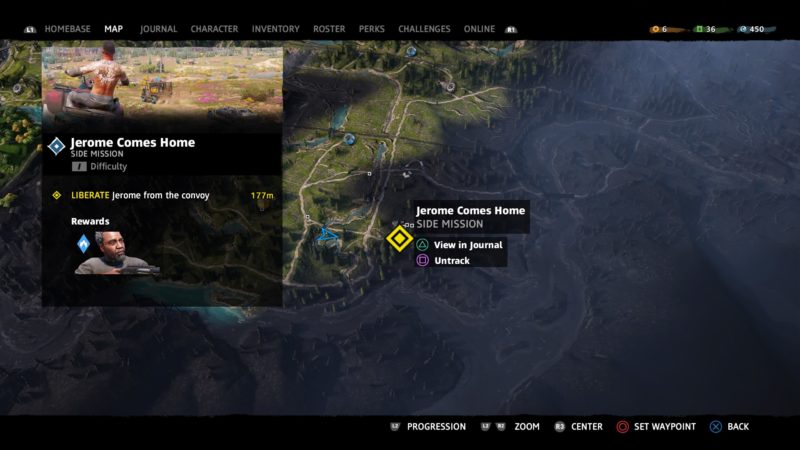Center the map via the bottom bar
The image size is (800, 450).
(x=586, y=427)
